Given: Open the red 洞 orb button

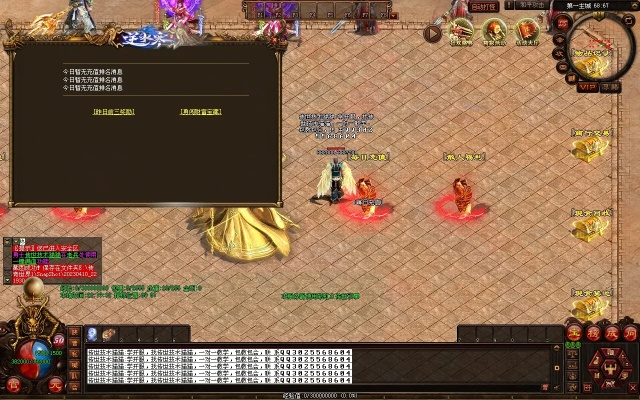Looking at the screenshot, I should (628, 332).
